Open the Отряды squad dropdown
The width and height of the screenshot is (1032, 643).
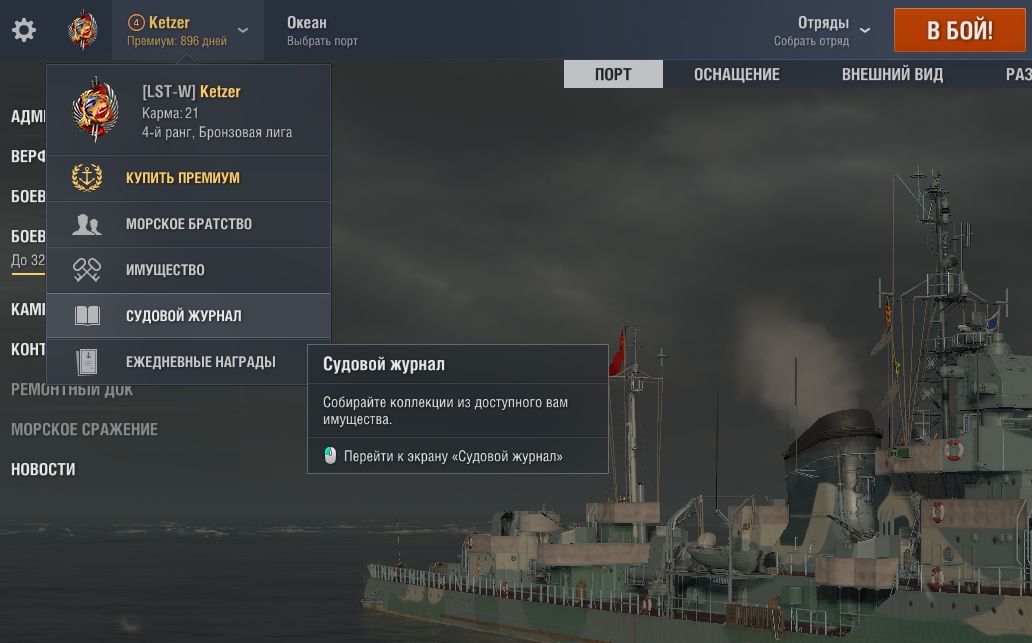coord(822,30)
